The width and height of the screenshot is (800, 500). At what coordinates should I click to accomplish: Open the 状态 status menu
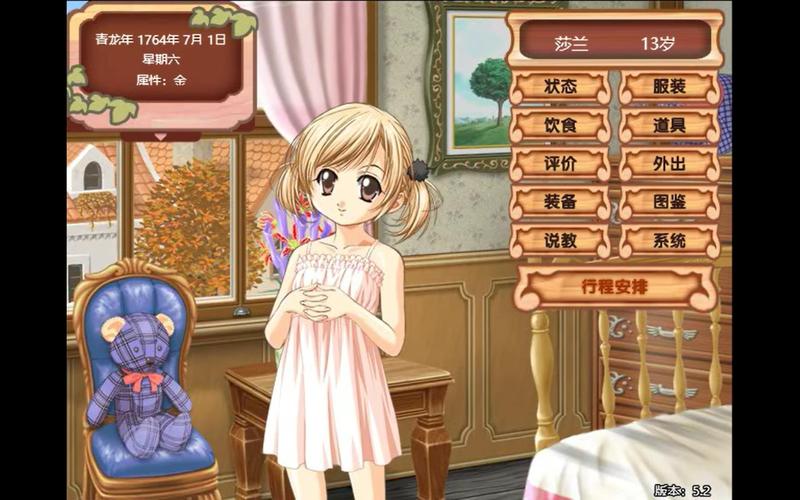tap(560, 87)
